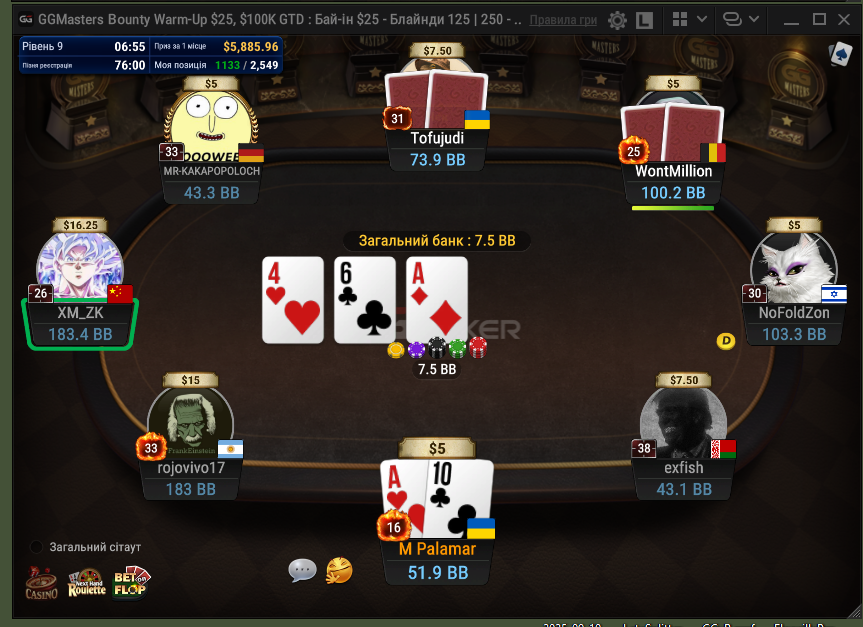Toggle the Загальний сітаут checkbox

(x=37, y=547)
